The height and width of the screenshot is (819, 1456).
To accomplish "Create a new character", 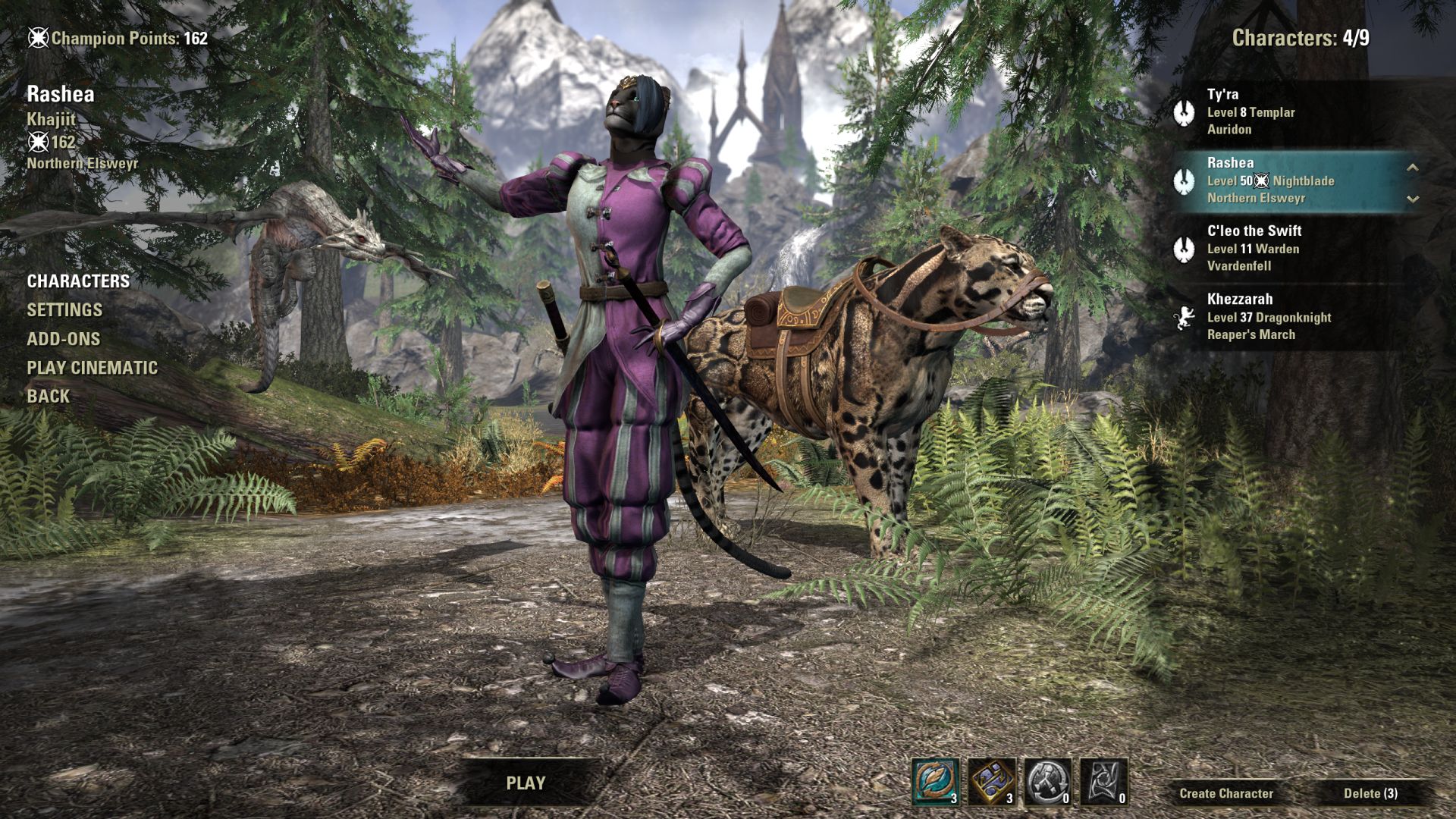I will (1226, 793).
